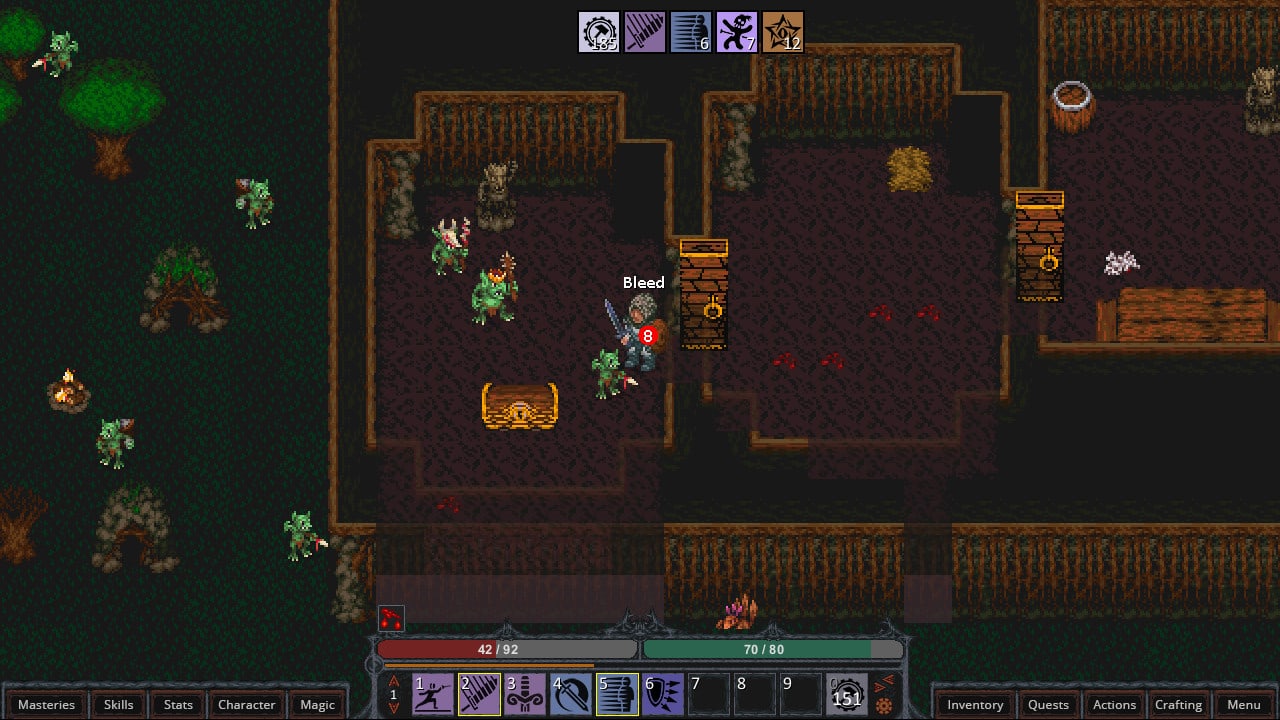Click the orange star status icon at top
This screenshot has height=720, width=1280.
783,32
